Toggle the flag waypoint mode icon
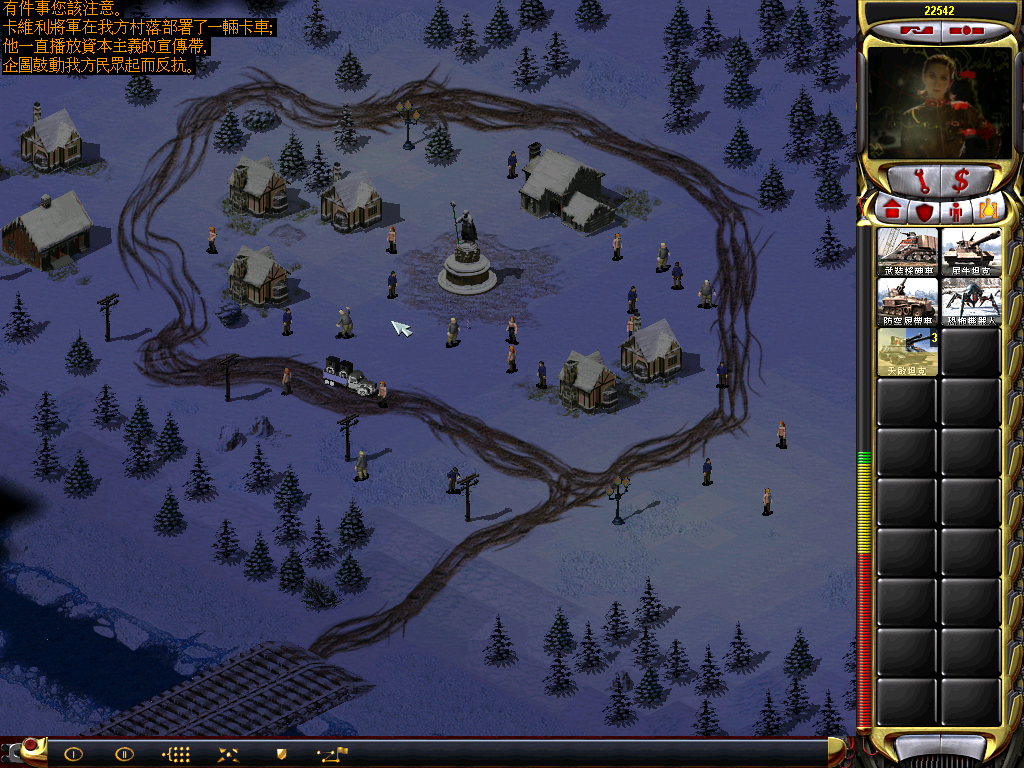Image resolution: width=1024 pixels, height=768 pixels. 332,754
